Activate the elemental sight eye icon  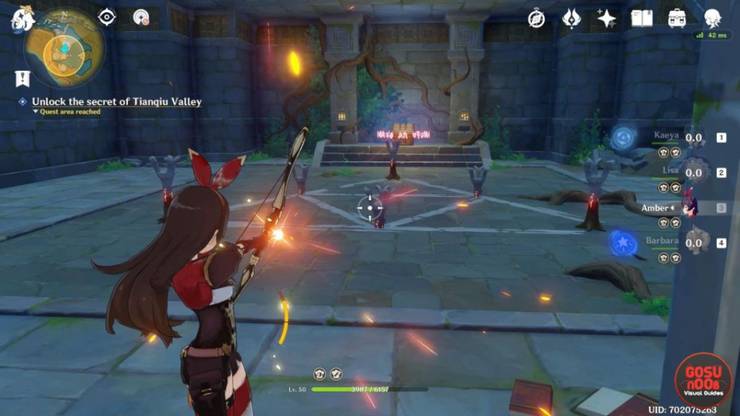point(107,17)
